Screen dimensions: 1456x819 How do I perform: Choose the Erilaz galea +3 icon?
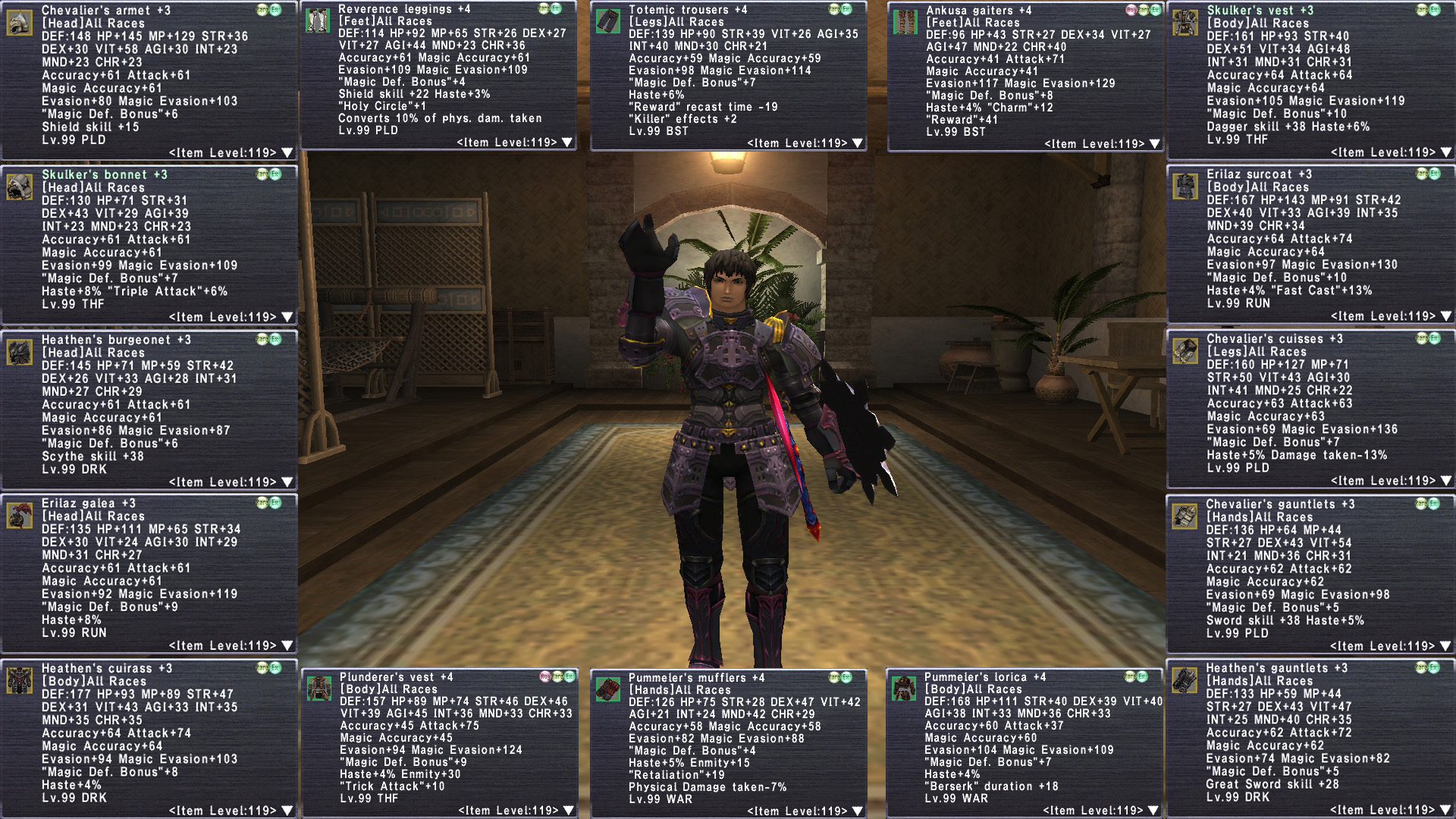point(20,516)
